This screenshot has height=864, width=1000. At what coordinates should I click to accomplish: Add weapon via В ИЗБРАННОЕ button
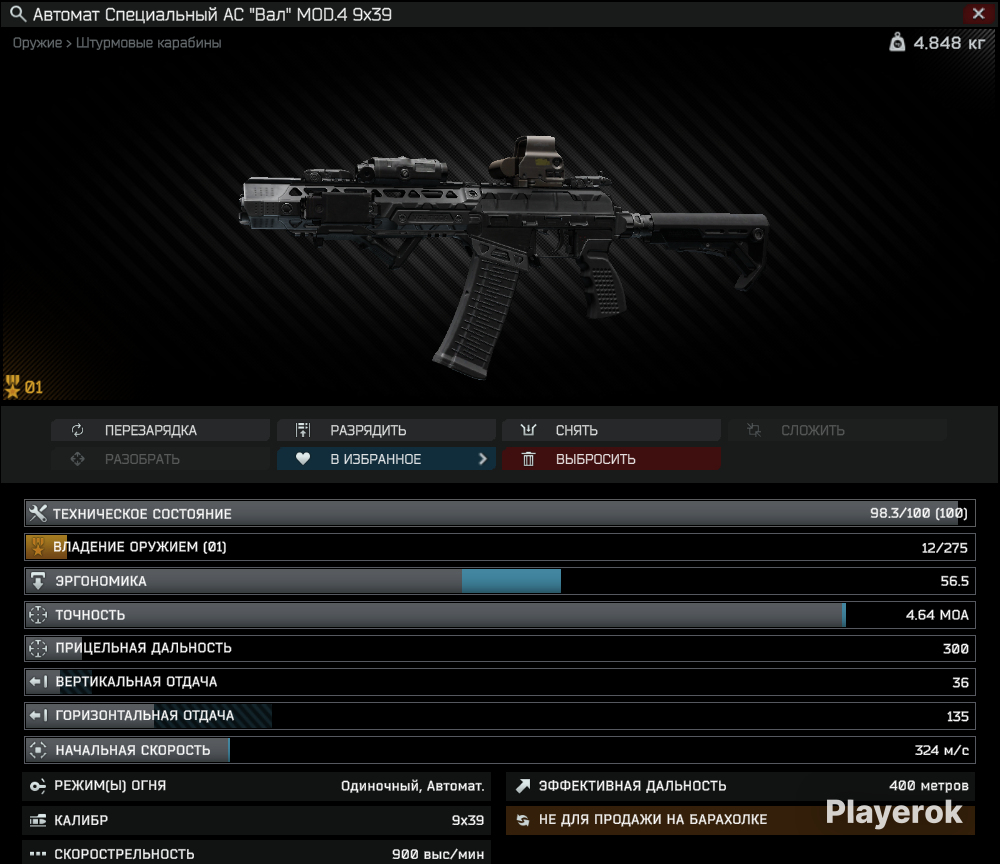click(x=385, y=459)
